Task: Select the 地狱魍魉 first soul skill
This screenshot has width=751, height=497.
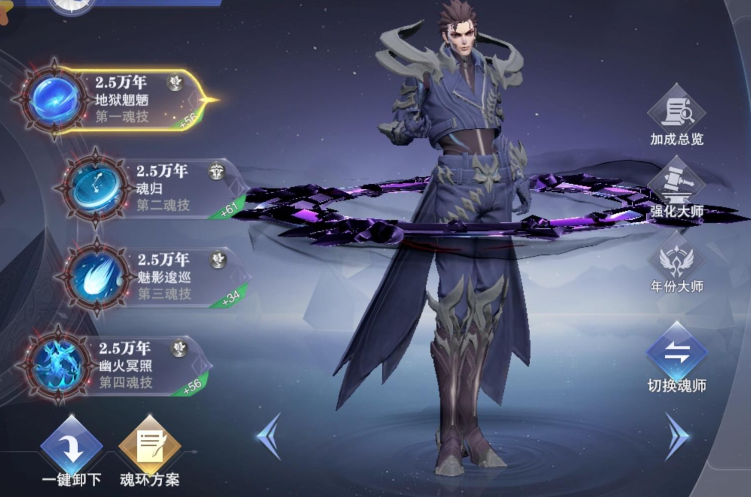Action: pyautogui.click(x=120, y=100)
